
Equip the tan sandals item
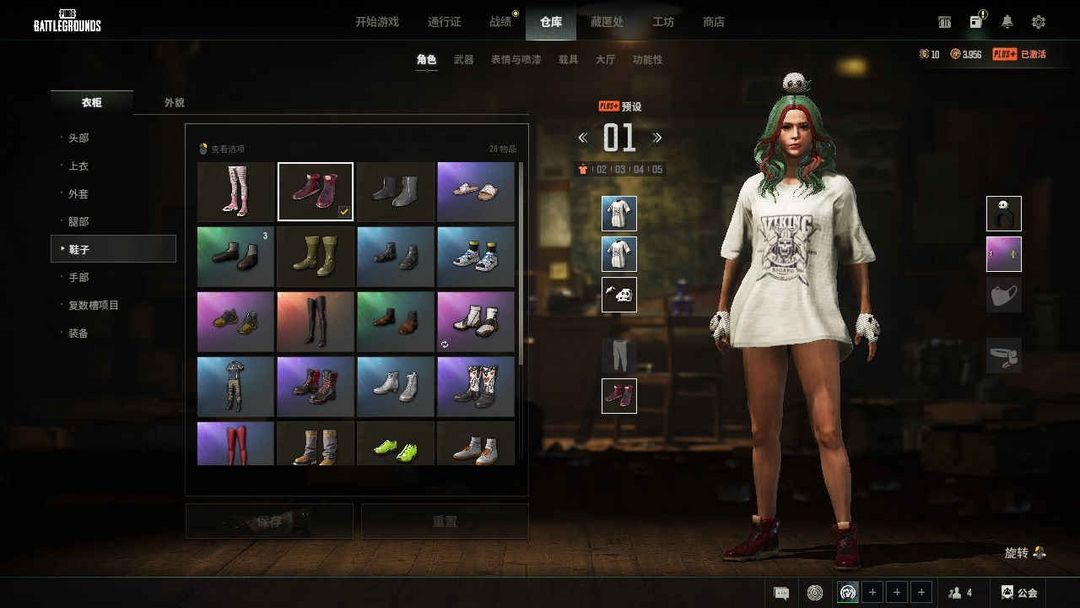(475, 192)
